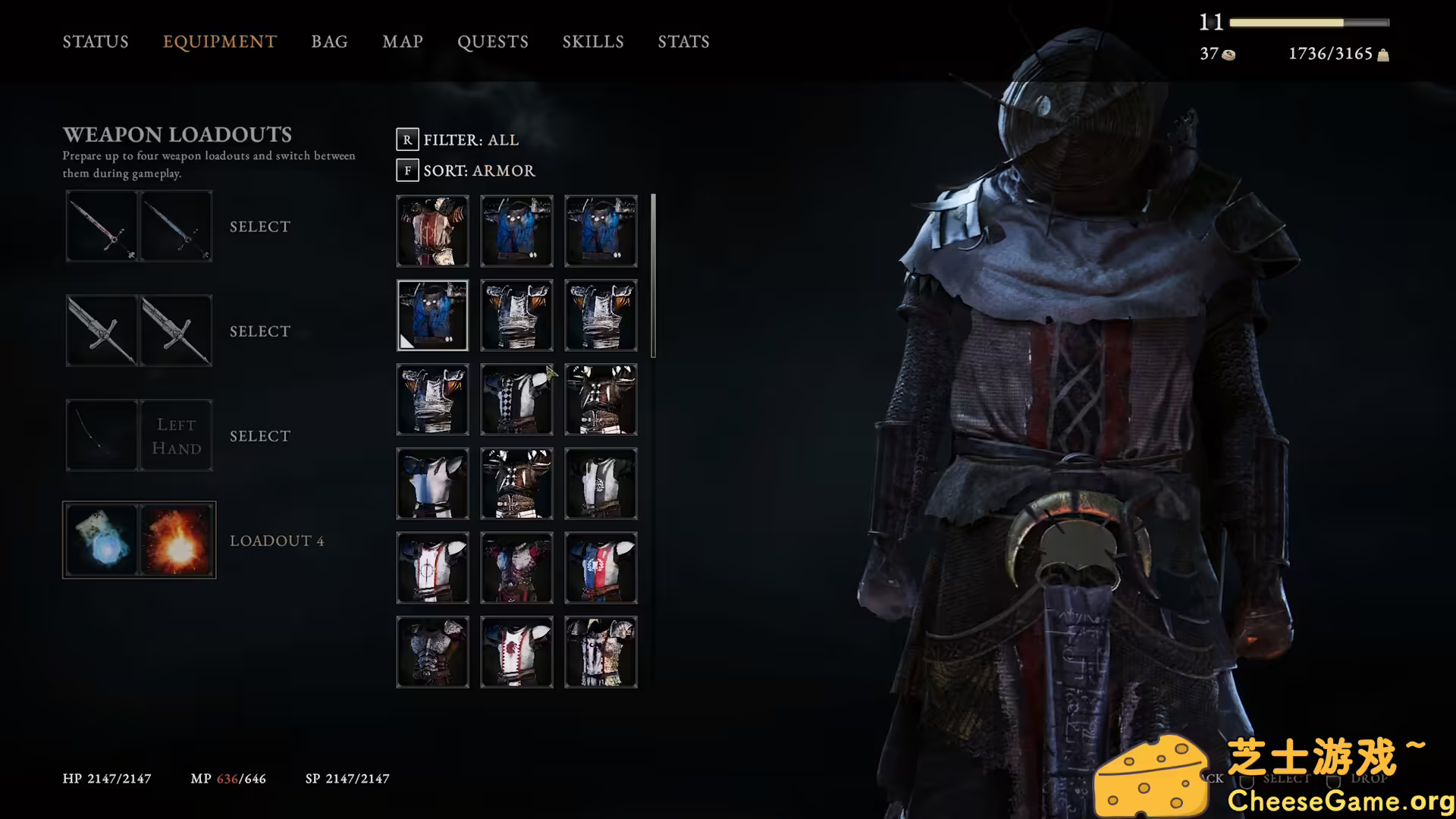
Task: Toggle the R Filter from ALL
Action: [x=408, y=139]
